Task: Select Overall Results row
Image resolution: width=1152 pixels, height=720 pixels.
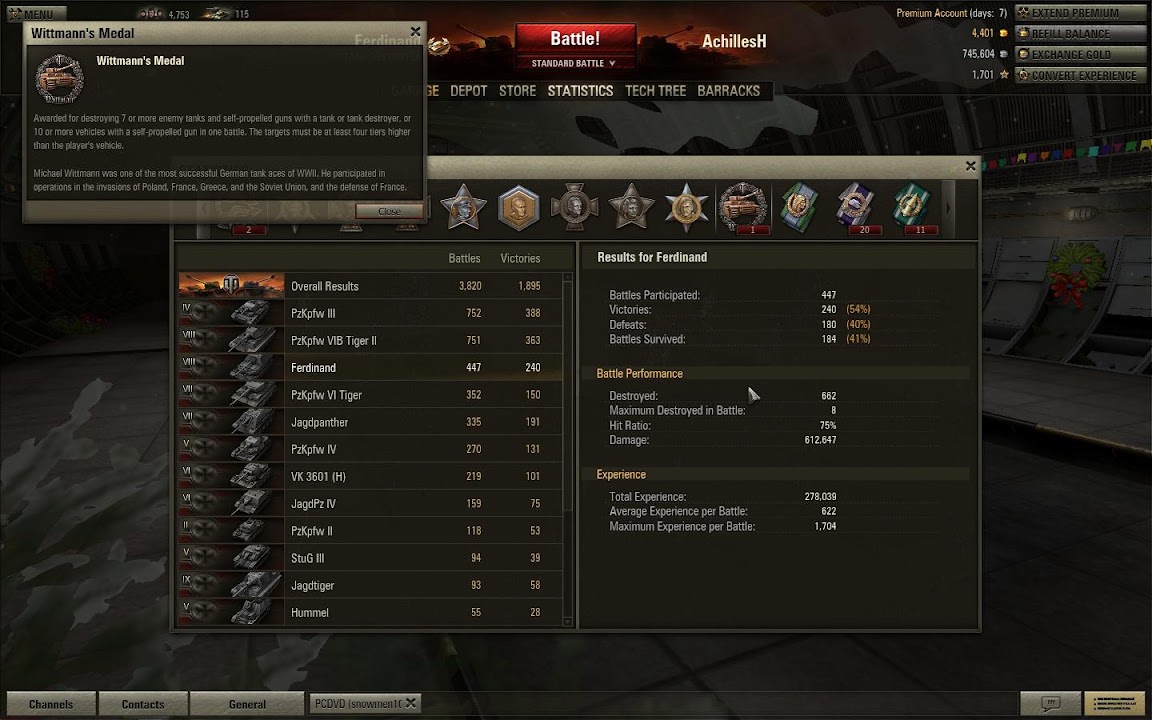Action: pyautogui.click(x=370, y=286)
